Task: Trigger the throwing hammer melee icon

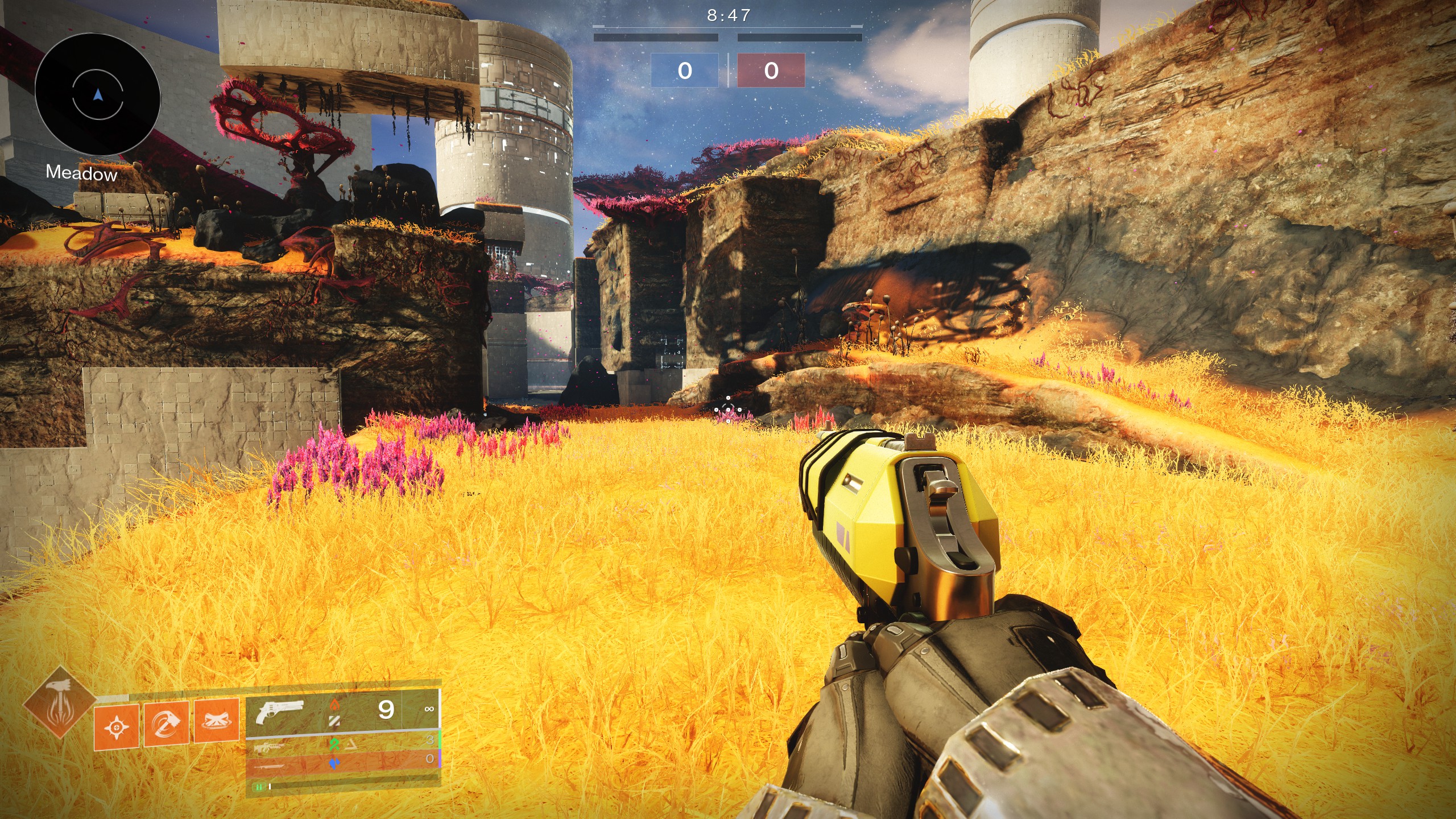Action: click(166, 723)
